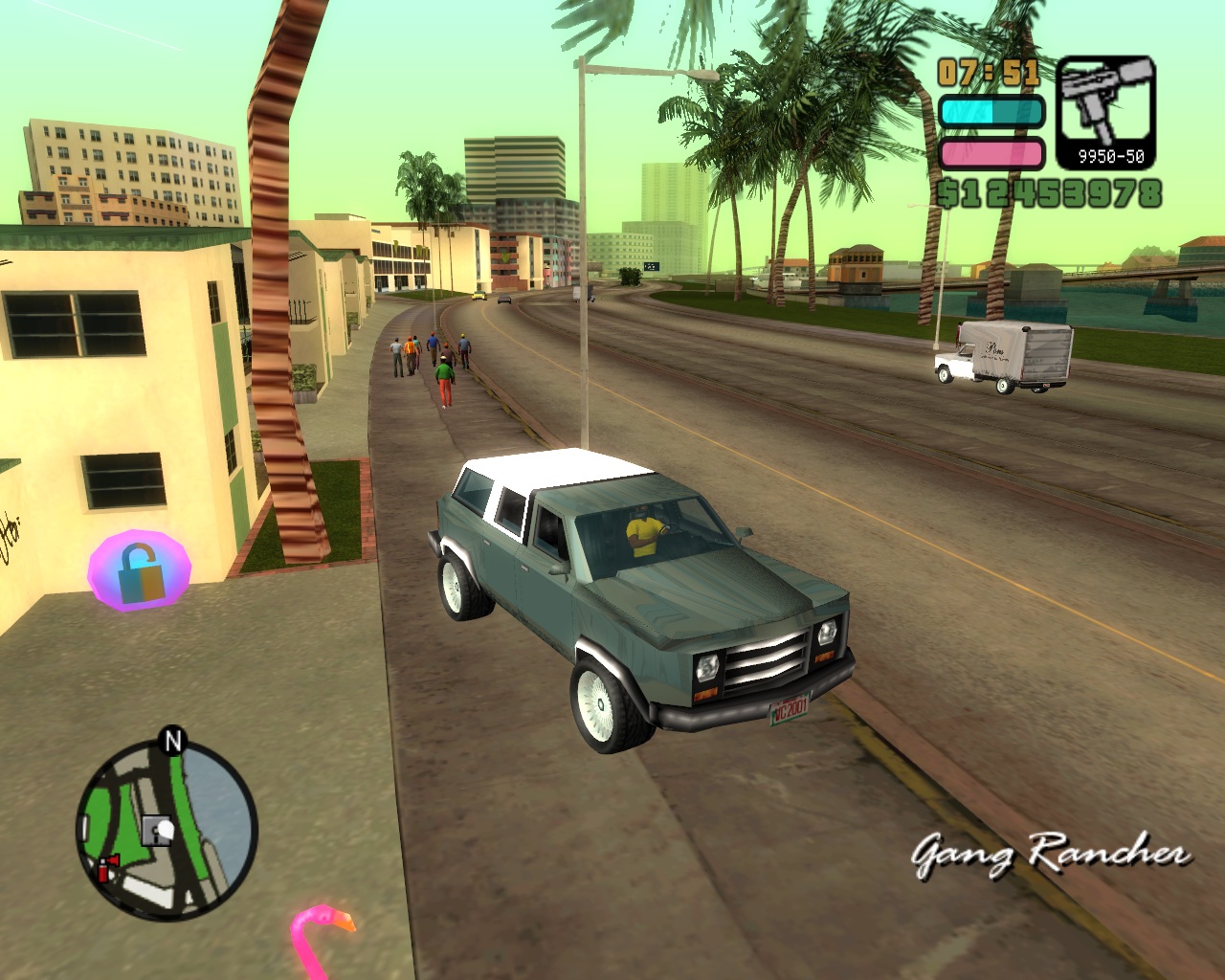Click the North compass marker on minimap
Image resolution: width=1225 pixels, height=980 pixels.
point(172,741)
